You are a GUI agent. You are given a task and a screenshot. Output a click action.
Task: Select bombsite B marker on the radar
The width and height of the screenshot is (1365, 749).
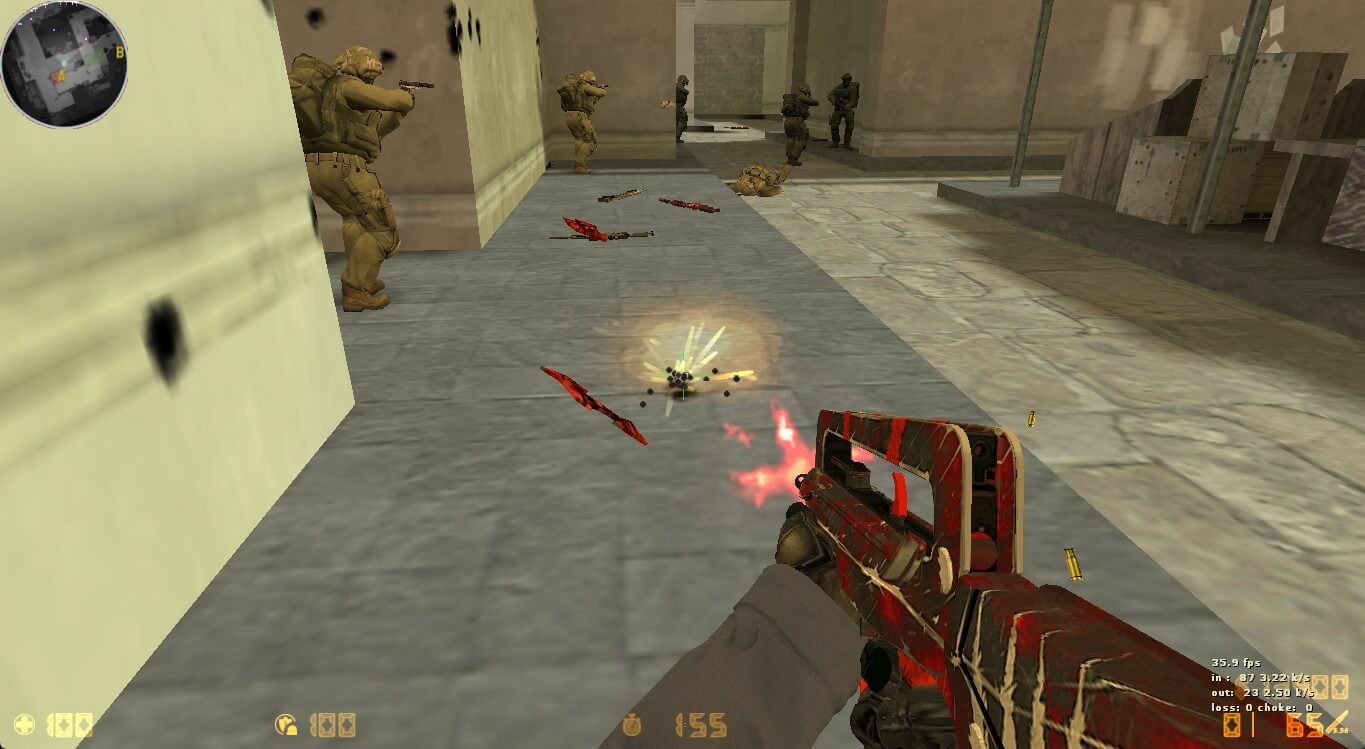pos(120,52)
